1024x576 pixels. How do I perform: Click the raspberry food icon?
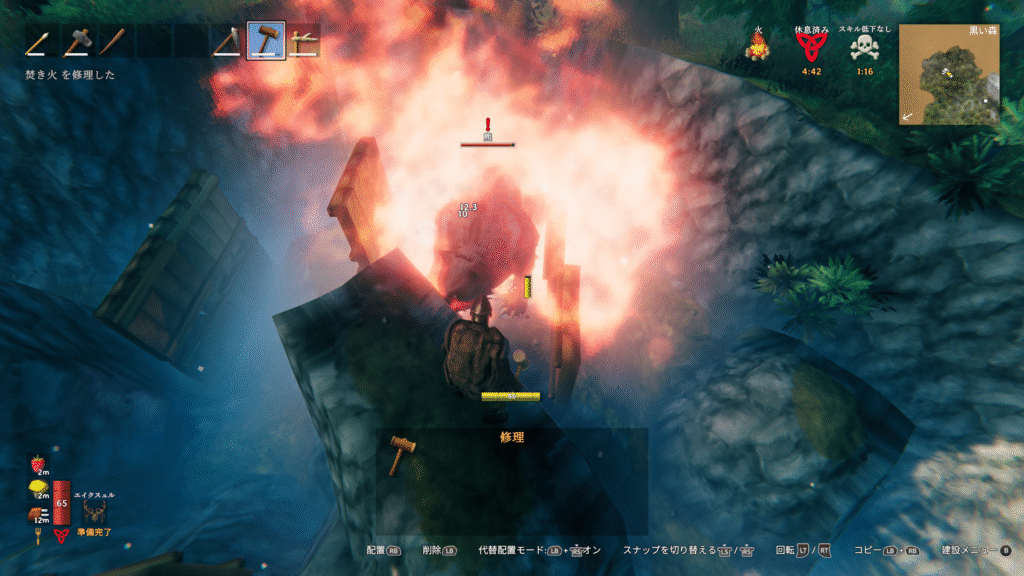38,464
